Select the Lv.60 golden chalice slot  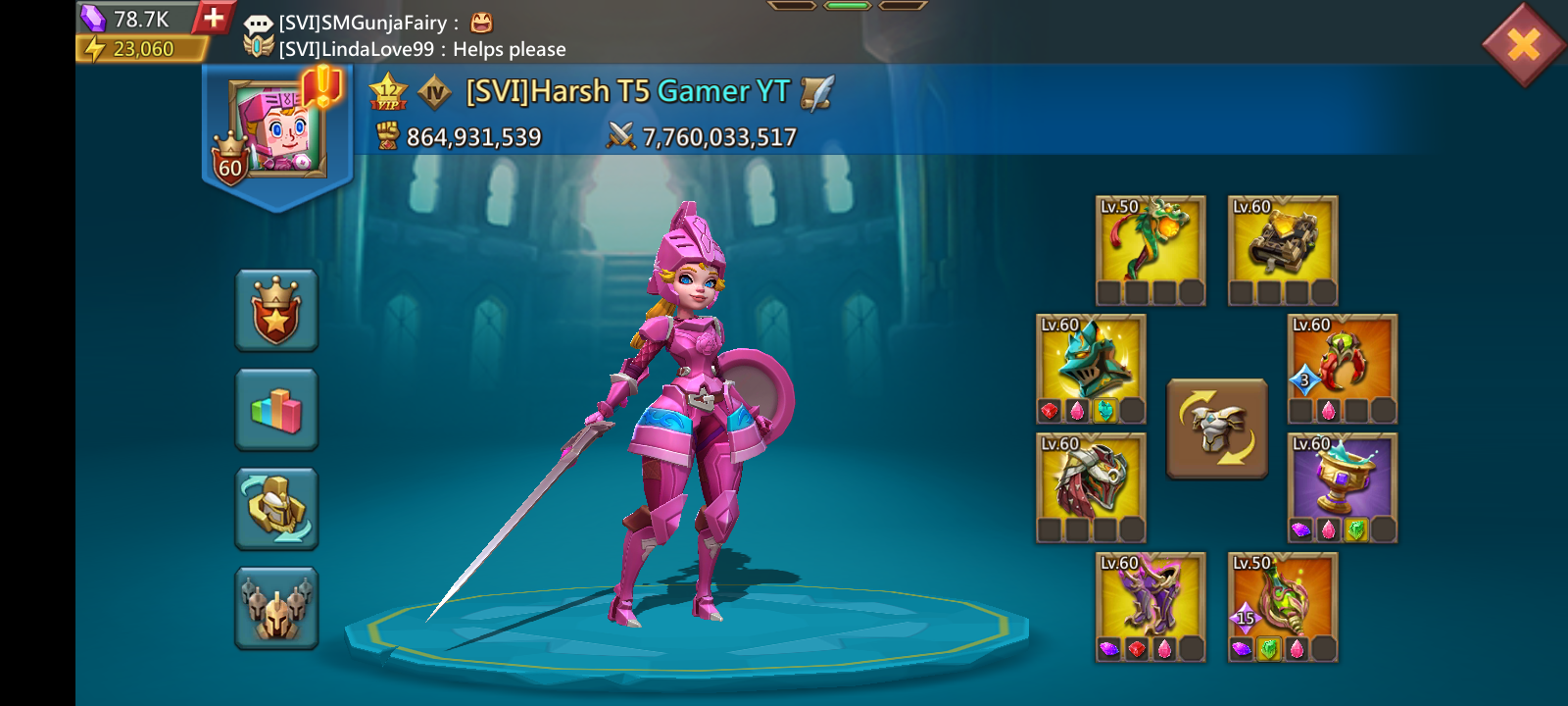tap(1343, 487)
